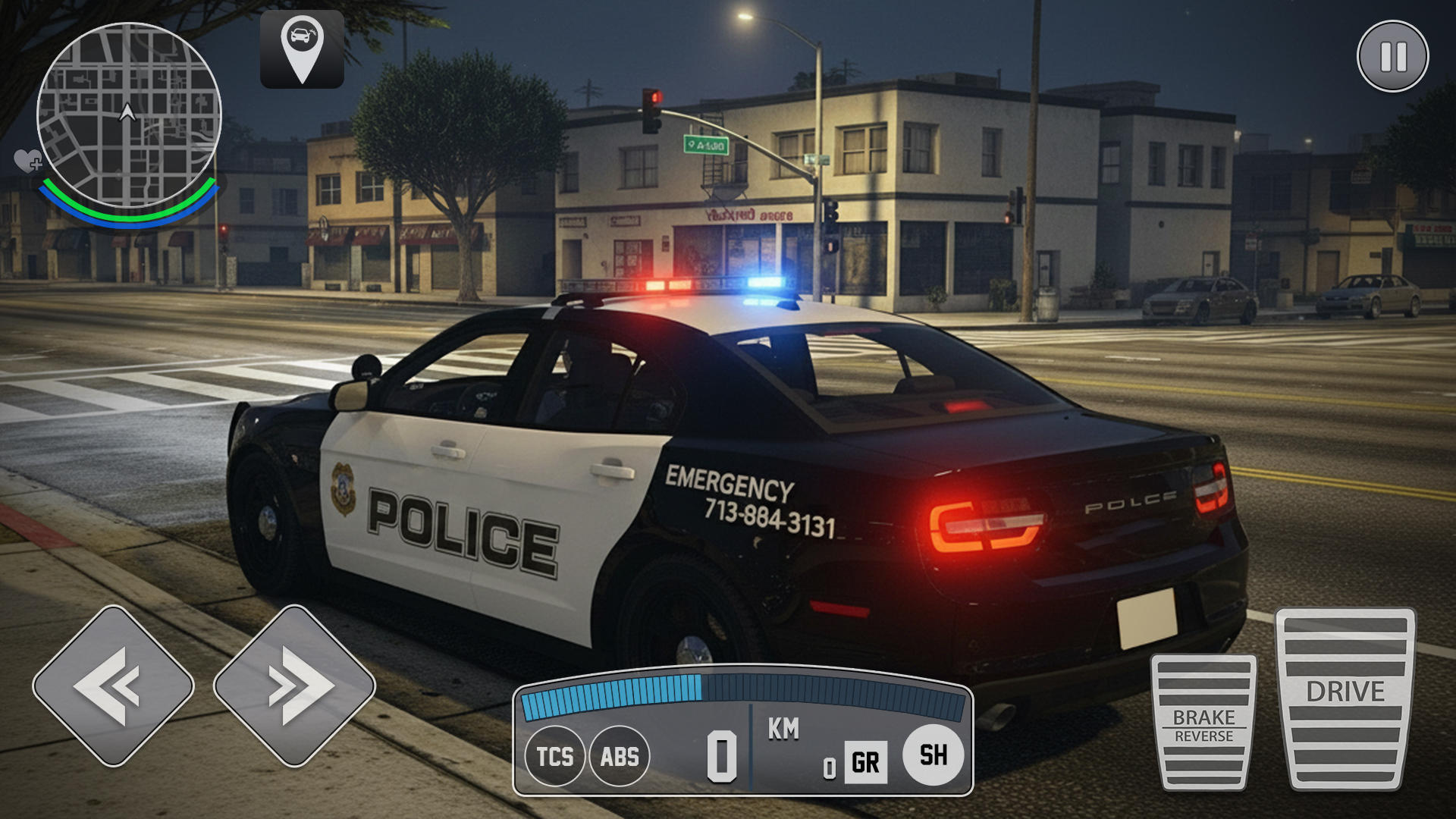1456x819 pixels.
Task: Hit the Brake Reverse pedal
Action: coord(1203,723)
